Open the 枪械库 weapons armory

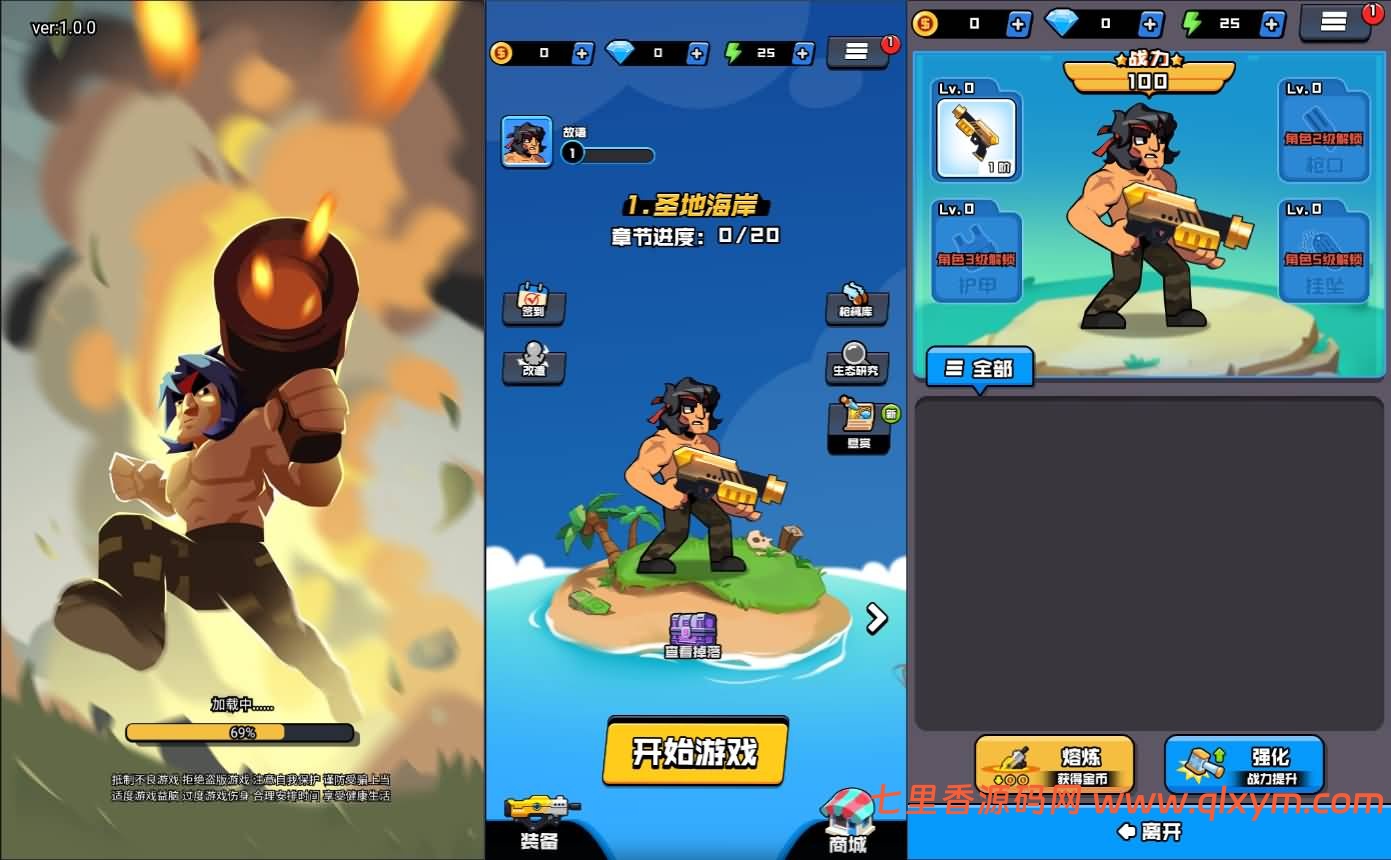(x=858, y=308)
